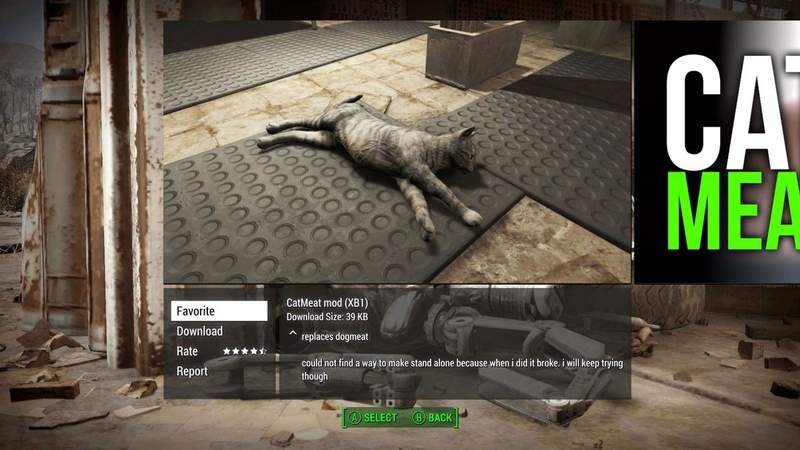Choose Download for the CatMeat mod
The image size is (800, 450).
tap(200, 331)
